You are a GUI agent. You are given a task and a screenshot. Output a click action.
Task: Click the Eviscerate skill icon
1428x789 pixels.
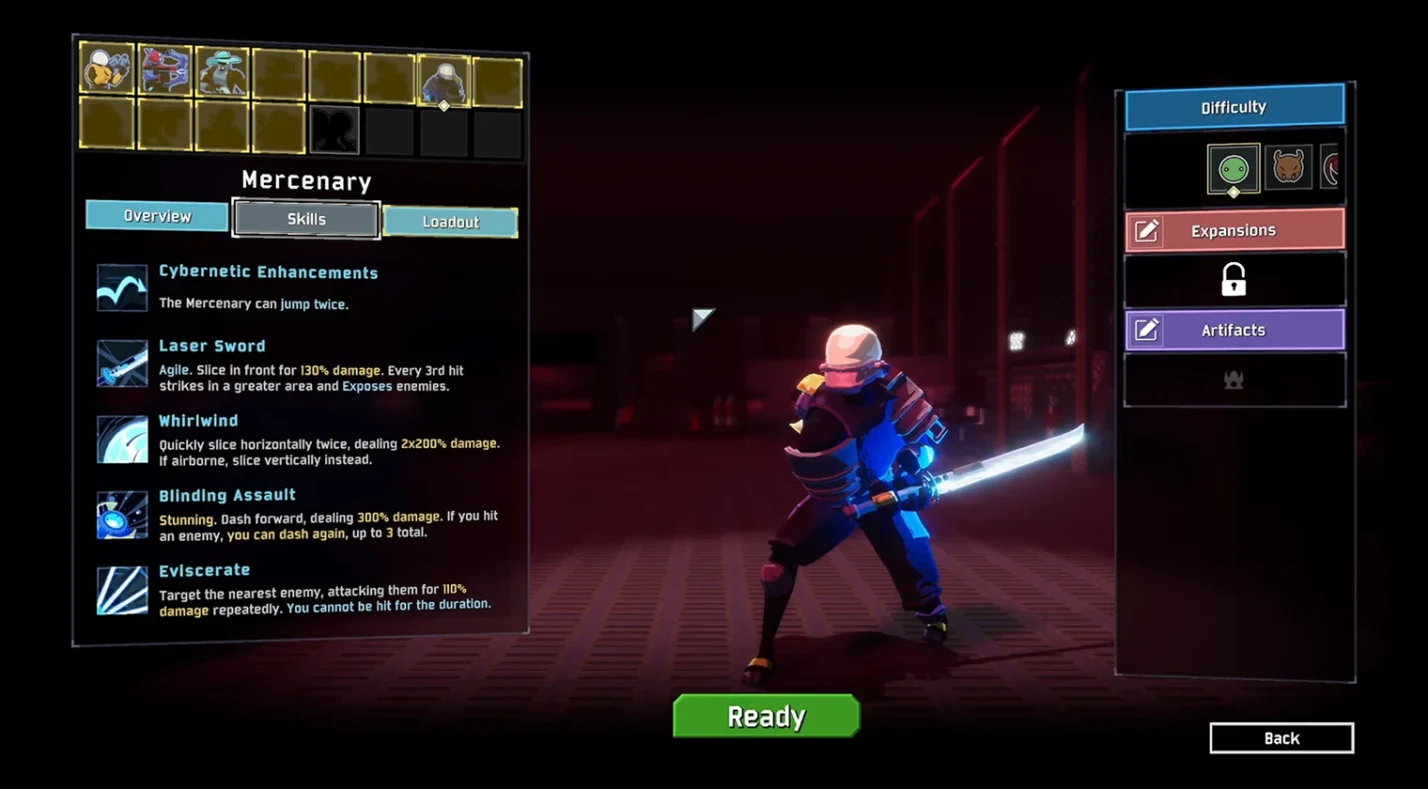coord(122,590)
